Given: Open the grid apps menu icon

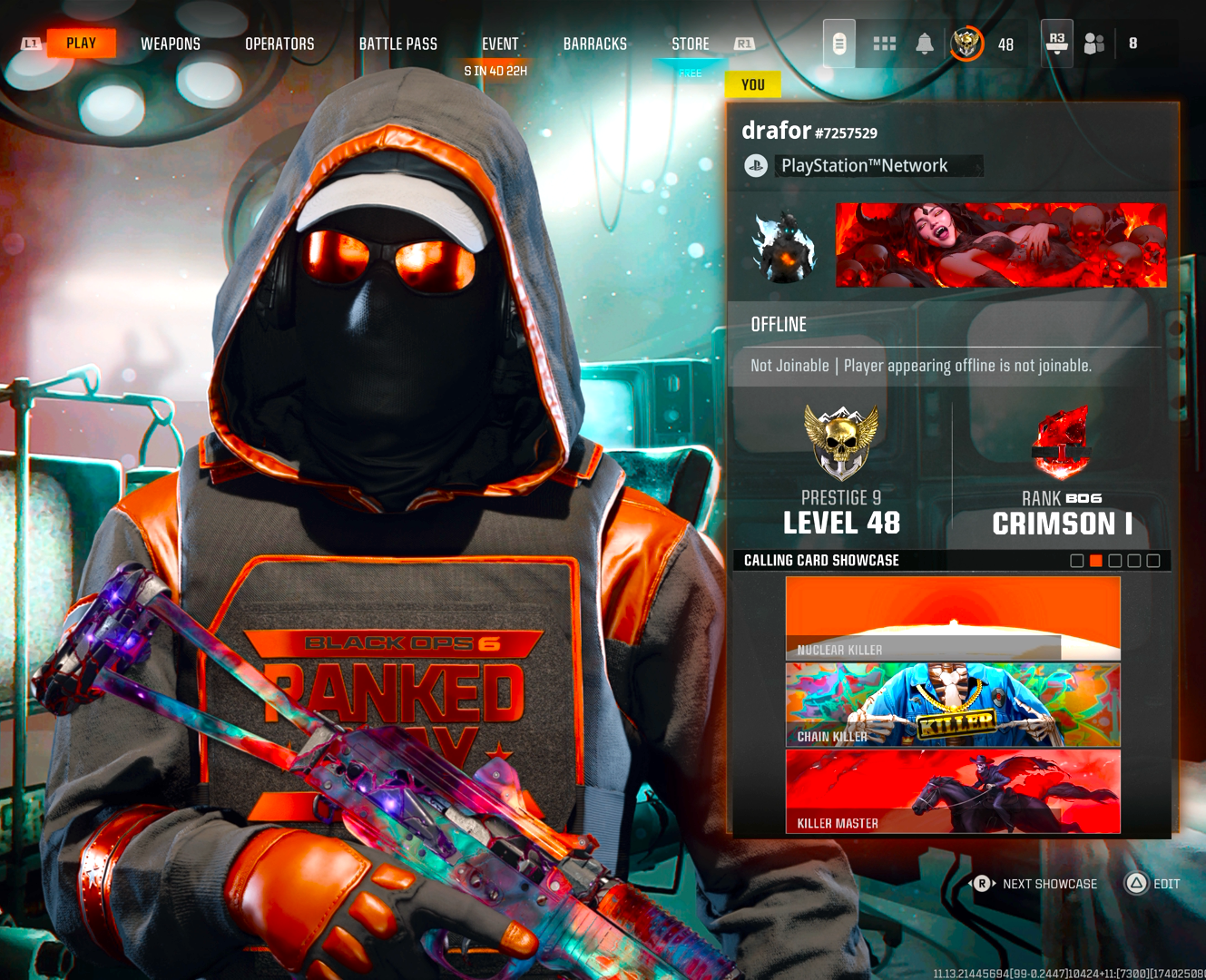Looking at the screenshot, I should click(x=884, y=44).
